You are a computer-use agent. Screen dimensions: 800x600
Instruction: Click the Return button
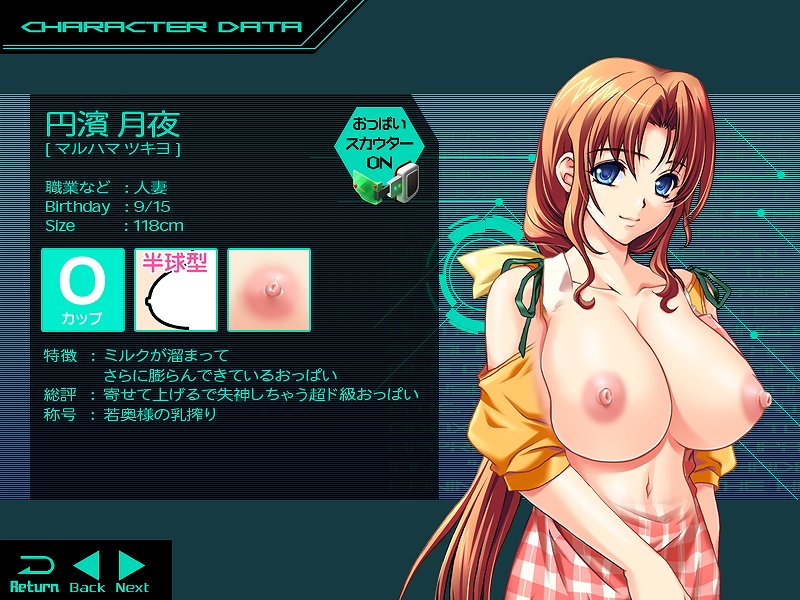[34, 572]
